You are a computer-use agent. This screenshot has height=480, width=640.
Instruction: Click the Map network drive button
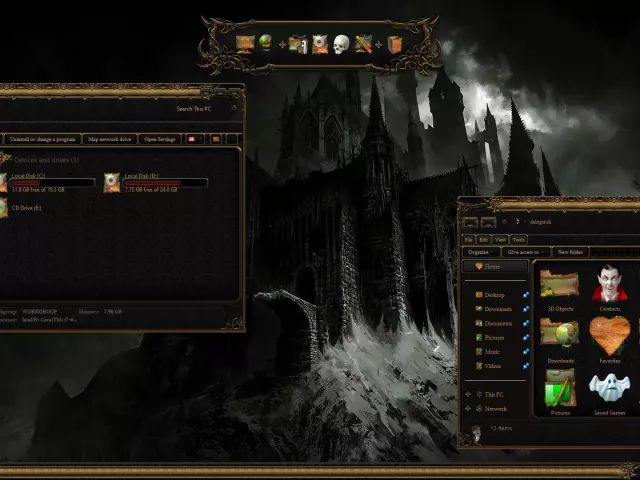point(108,139)
